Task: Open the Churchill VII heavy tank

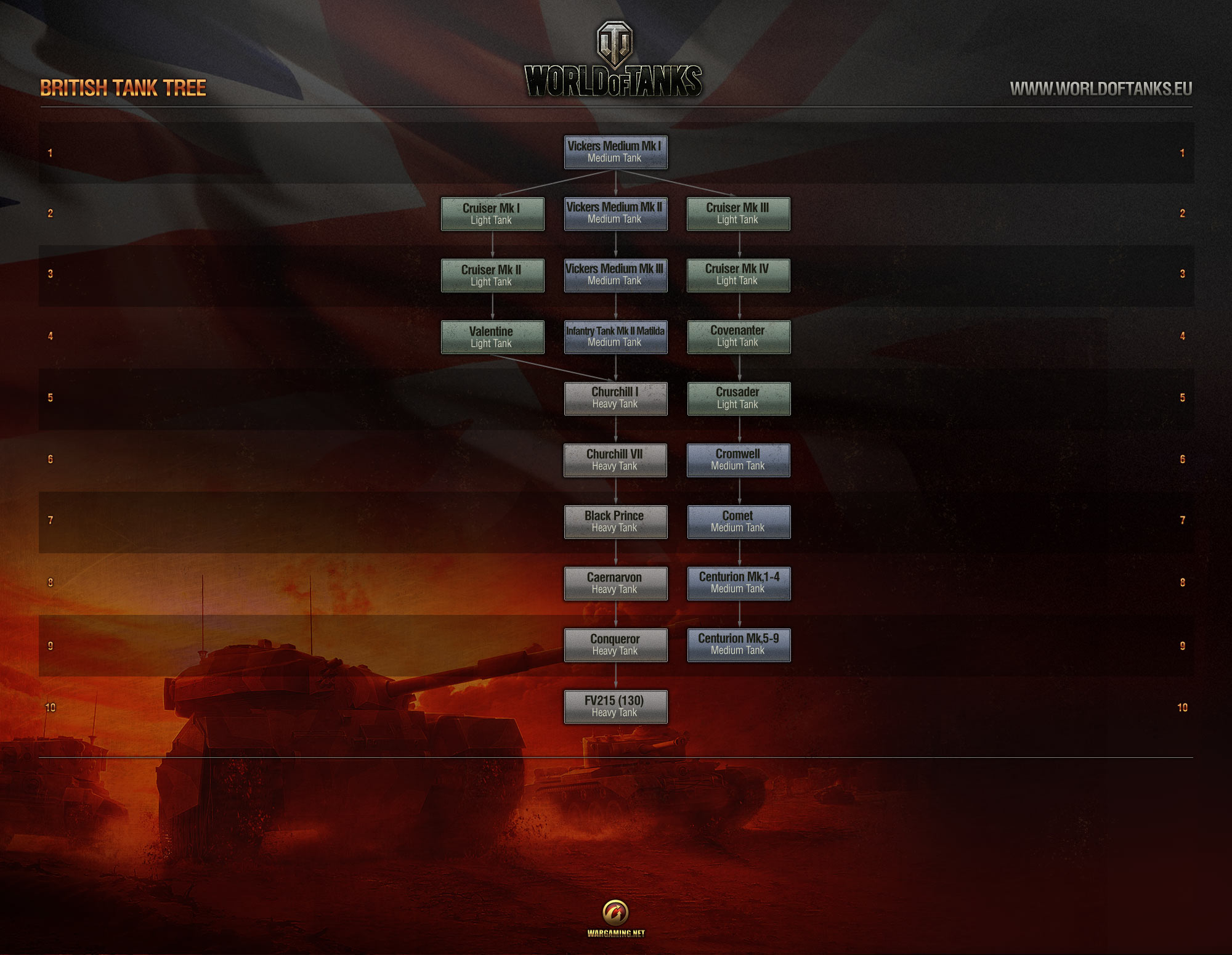Action: pos(615,460)
